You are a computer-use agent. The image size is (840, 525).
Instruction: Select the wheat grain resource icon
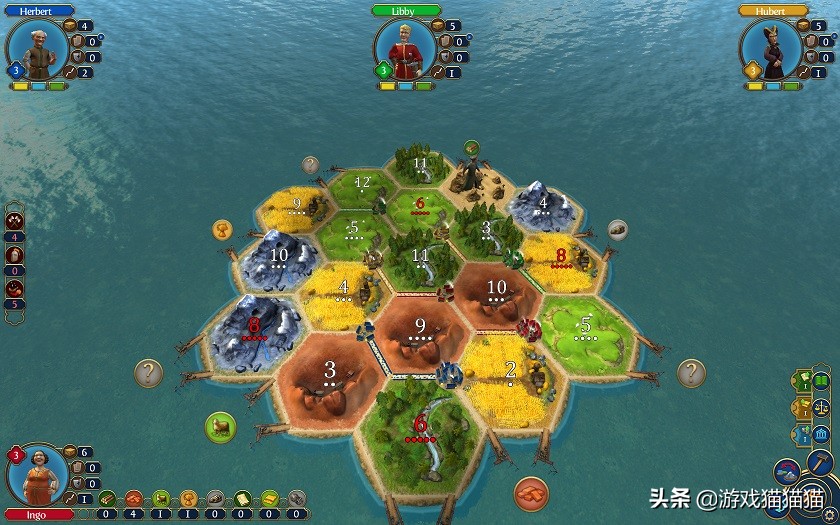[188, 499]
